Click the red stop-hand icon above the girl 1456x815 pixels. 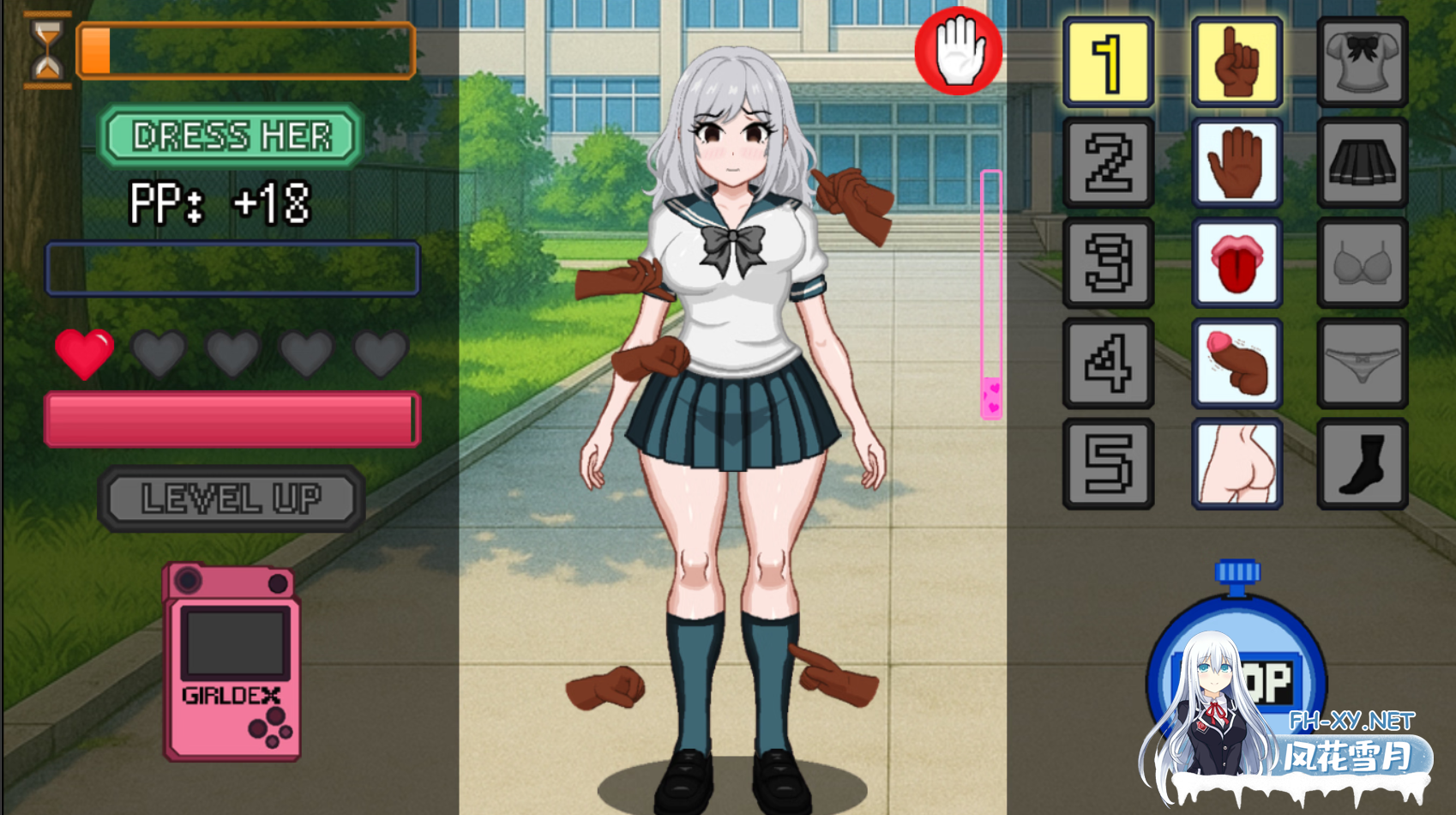(x=958, y=51)
